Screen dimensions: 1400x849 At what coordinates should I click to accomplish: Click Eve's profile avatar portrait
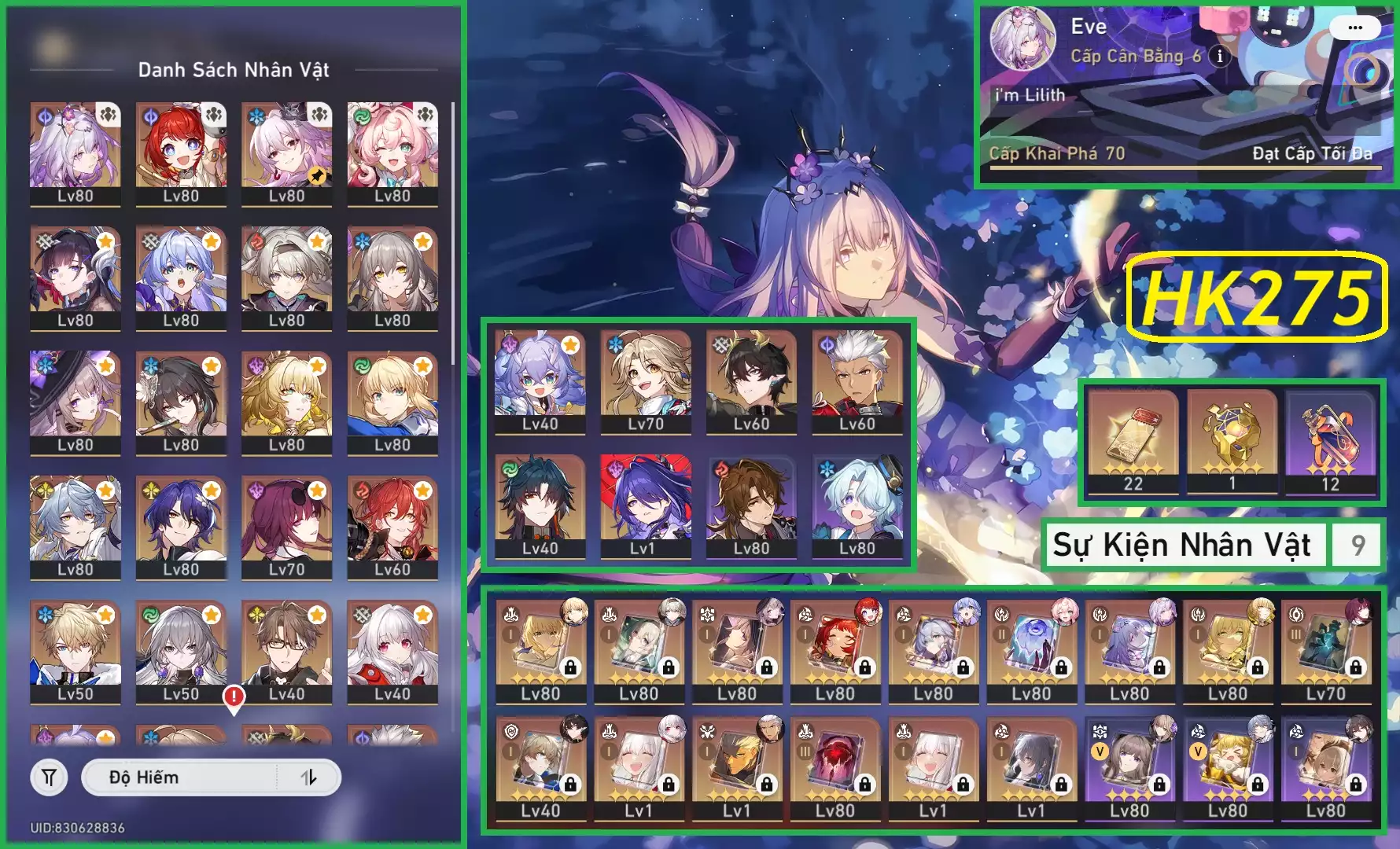click(1022, 39)
